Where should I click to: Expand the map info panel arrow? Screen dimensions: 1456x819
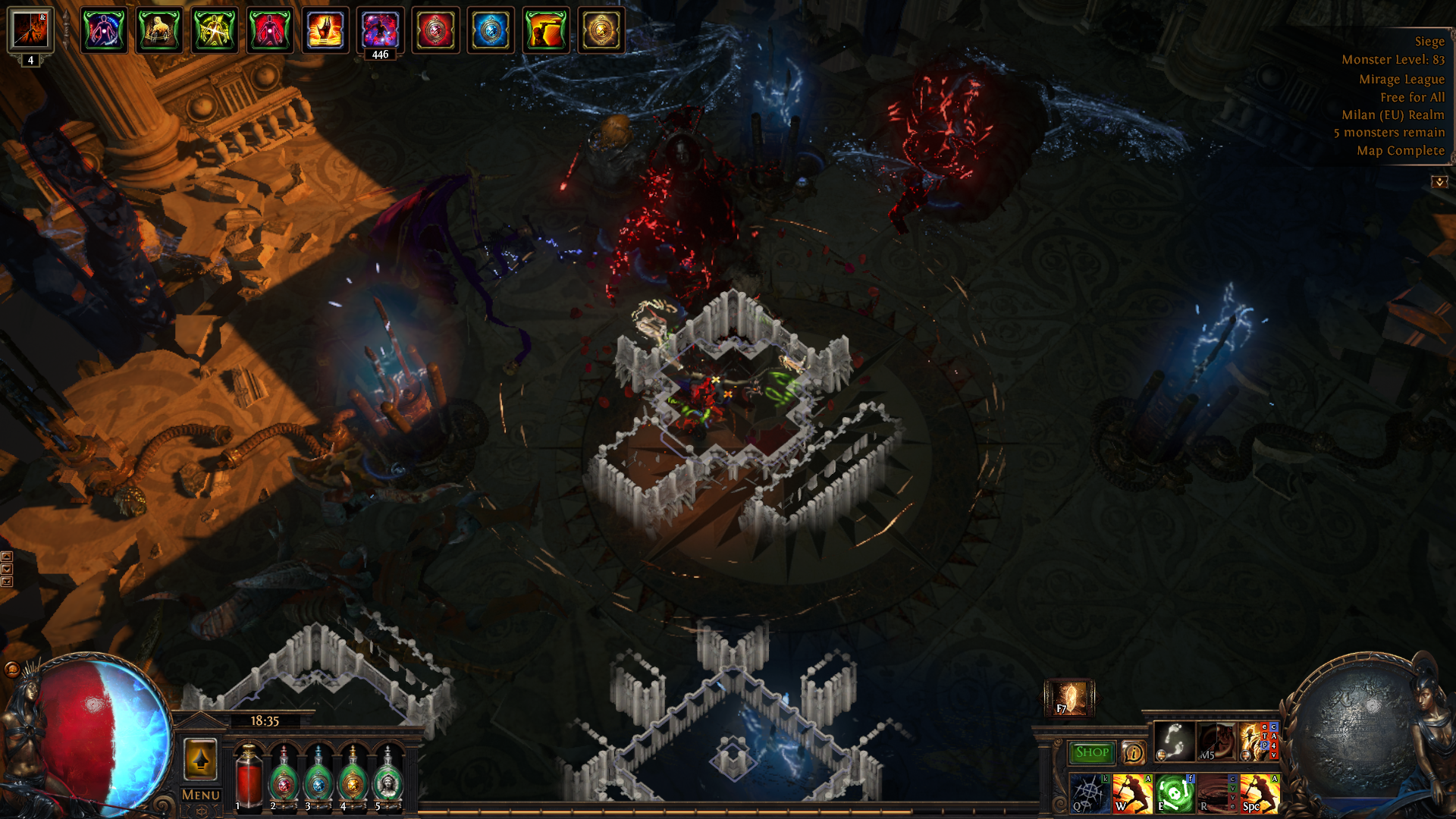point(1439,182)
